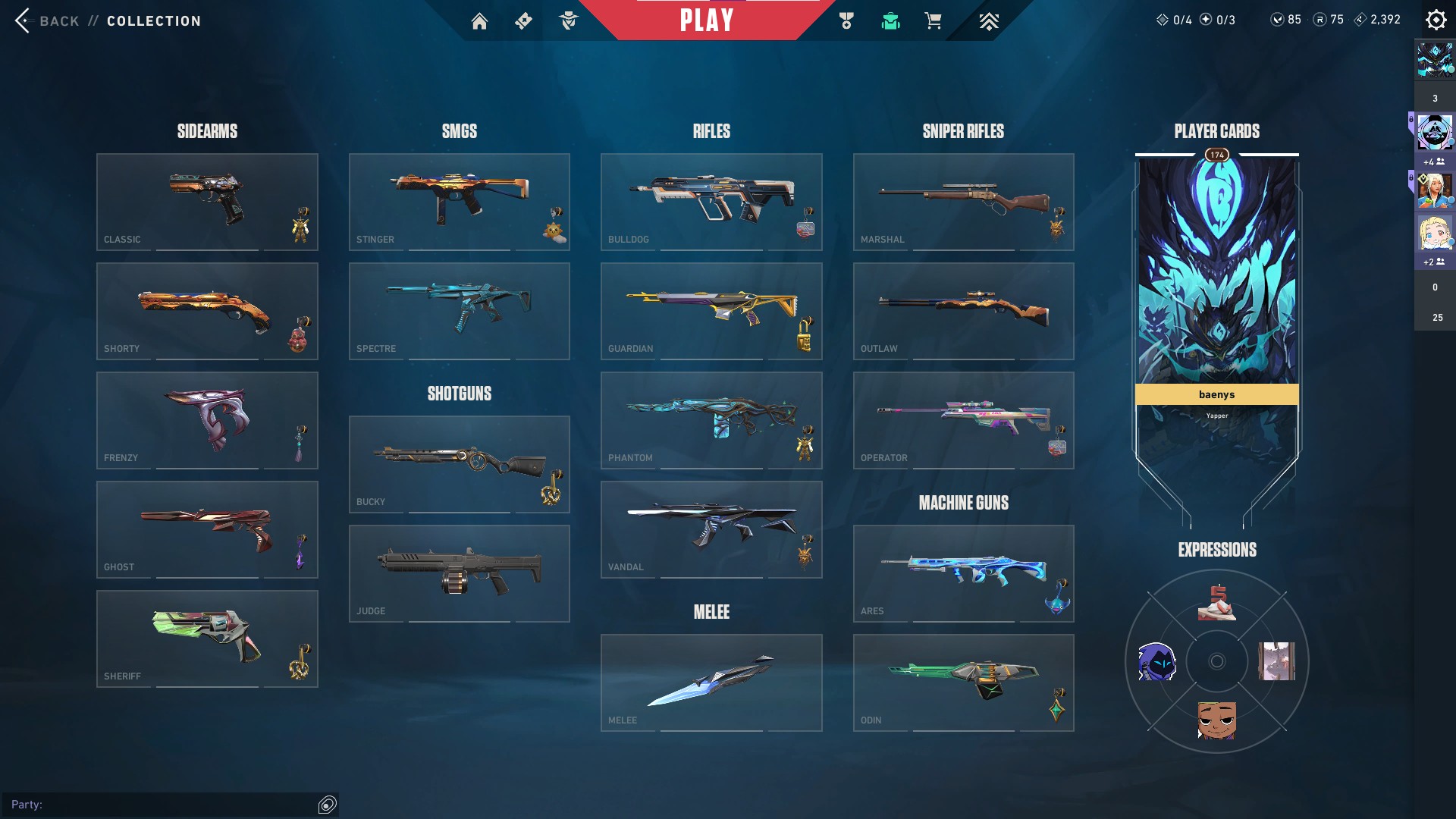The image size is (1456, 819).
Task: Open the Judge shotgun slot
Action: pyautogui.click(x=459, y=573)
